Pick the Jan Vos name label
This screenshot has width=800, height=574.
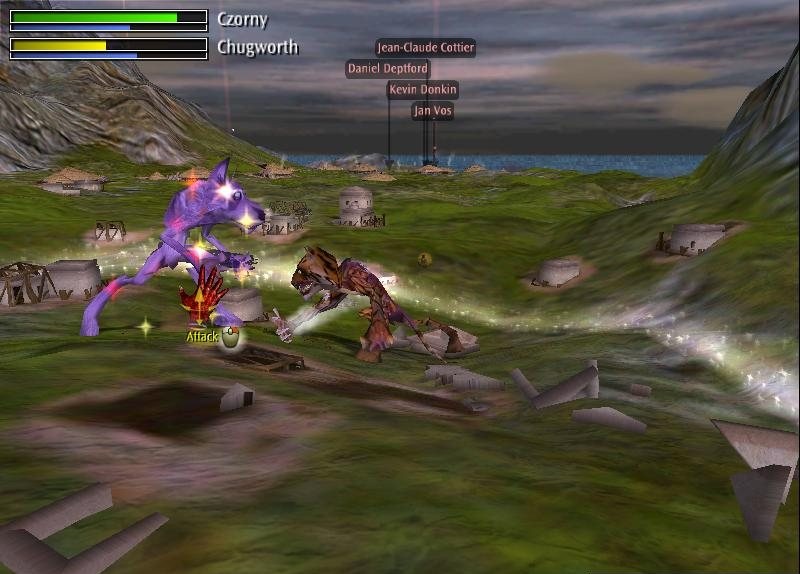pos(432,111)
